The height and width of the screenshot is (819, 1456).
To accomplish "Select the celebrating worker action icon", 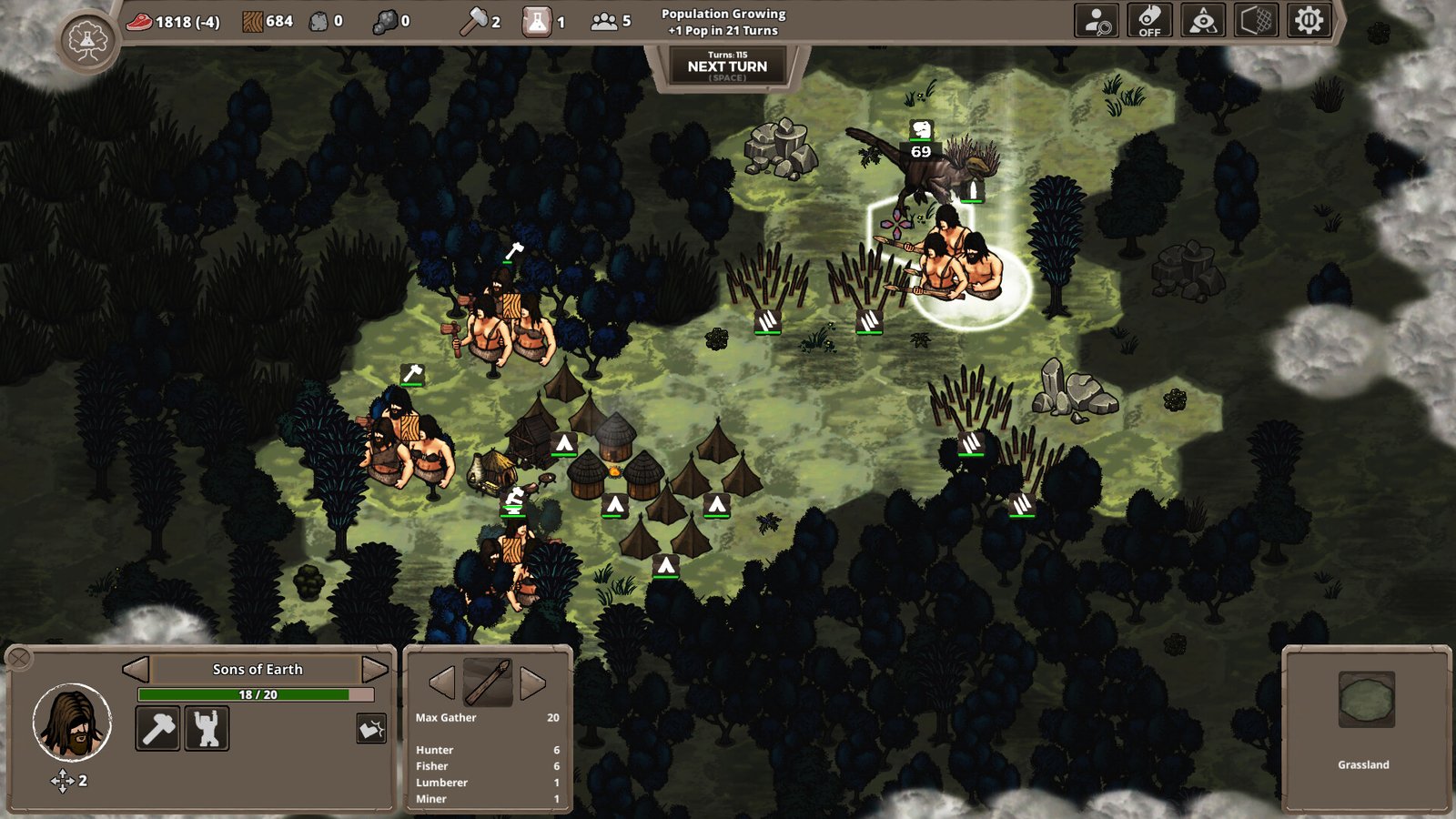I will point(207,730).
